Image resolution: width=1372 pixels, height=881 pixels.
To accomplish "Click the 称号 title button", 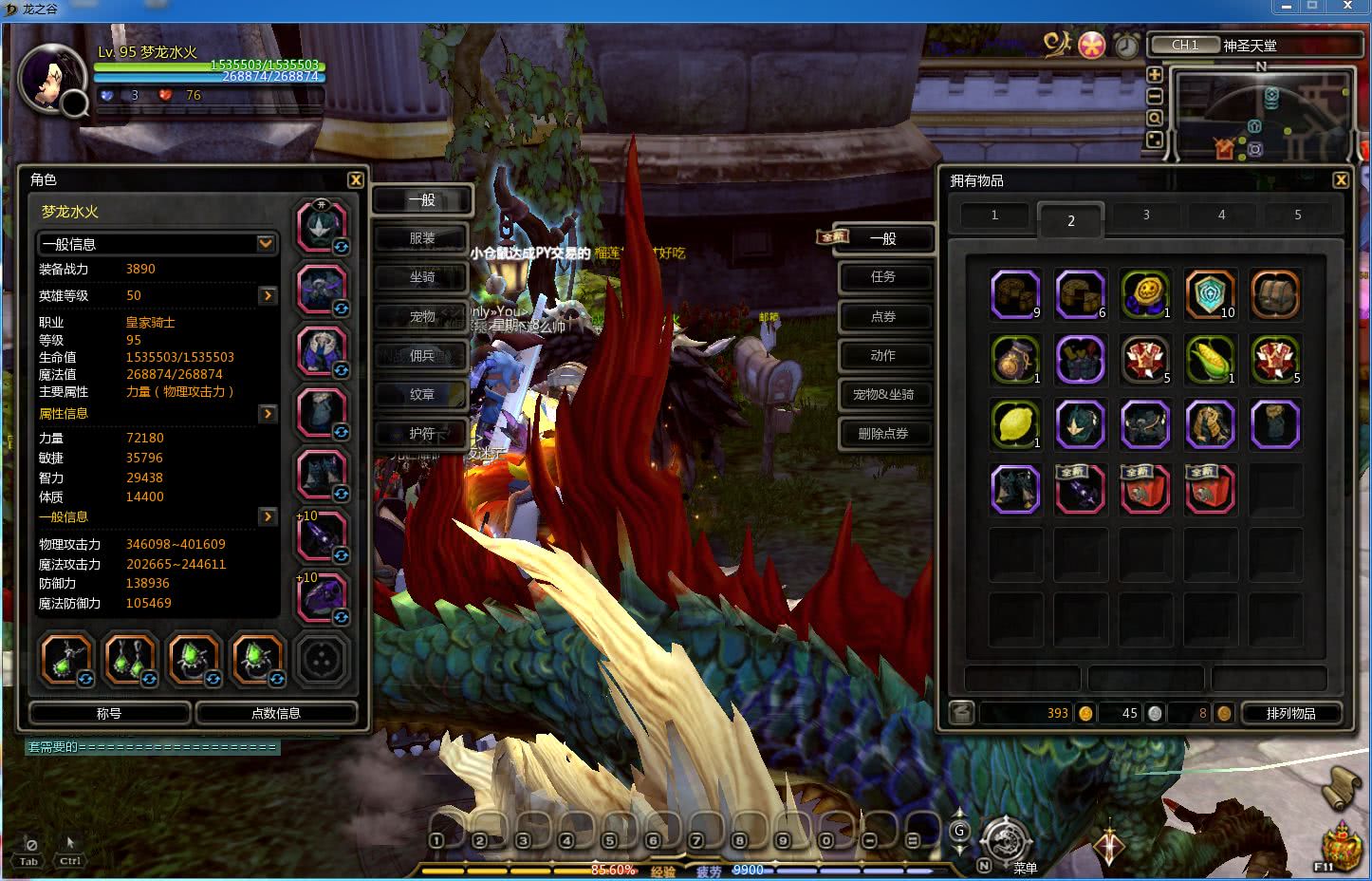I will point(109,713).
